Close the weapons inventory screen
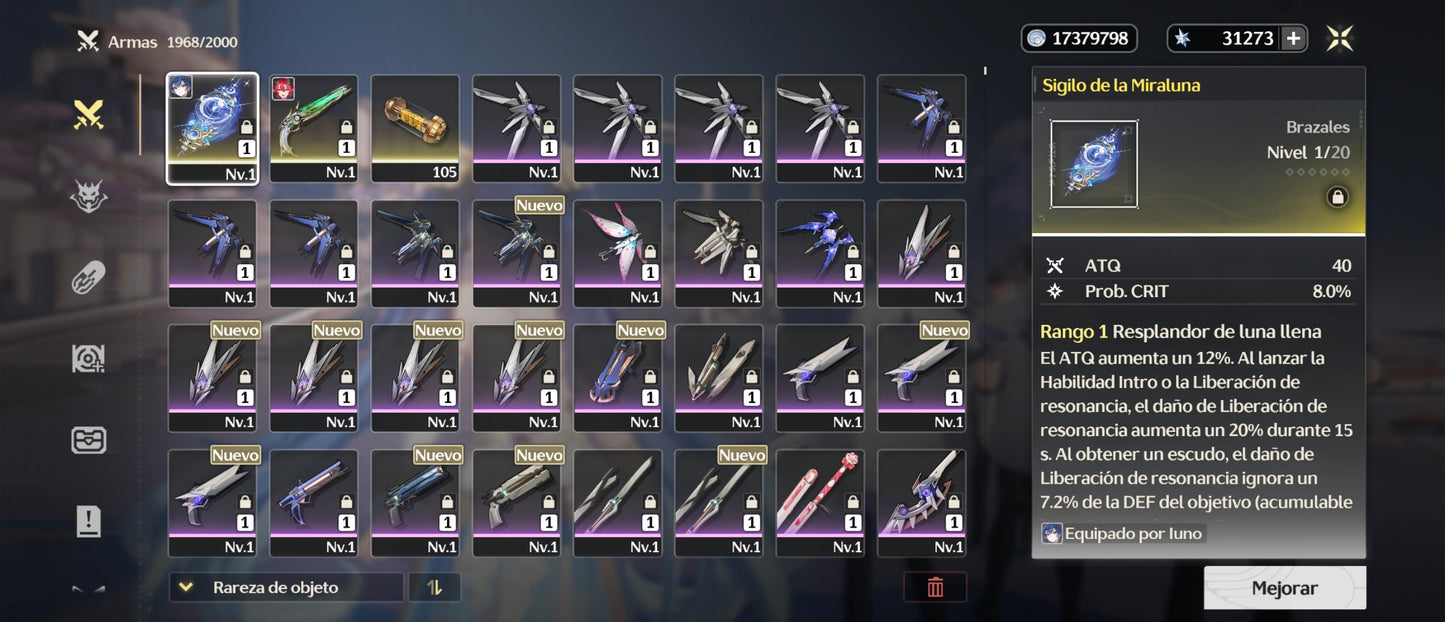Screen dimensions: 1445x622 coord(1340,39)
